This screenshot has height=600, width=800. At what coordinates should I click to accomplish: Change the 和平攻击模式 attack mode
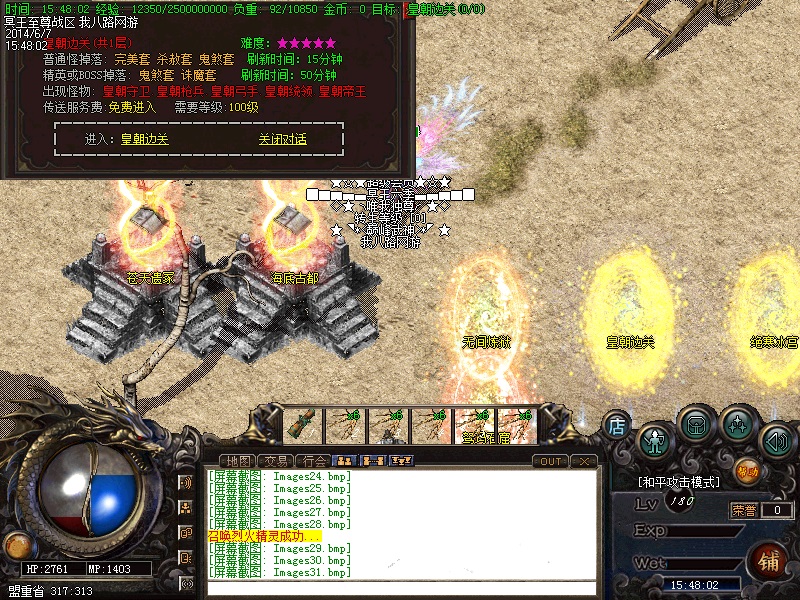(x=680, y=482)
